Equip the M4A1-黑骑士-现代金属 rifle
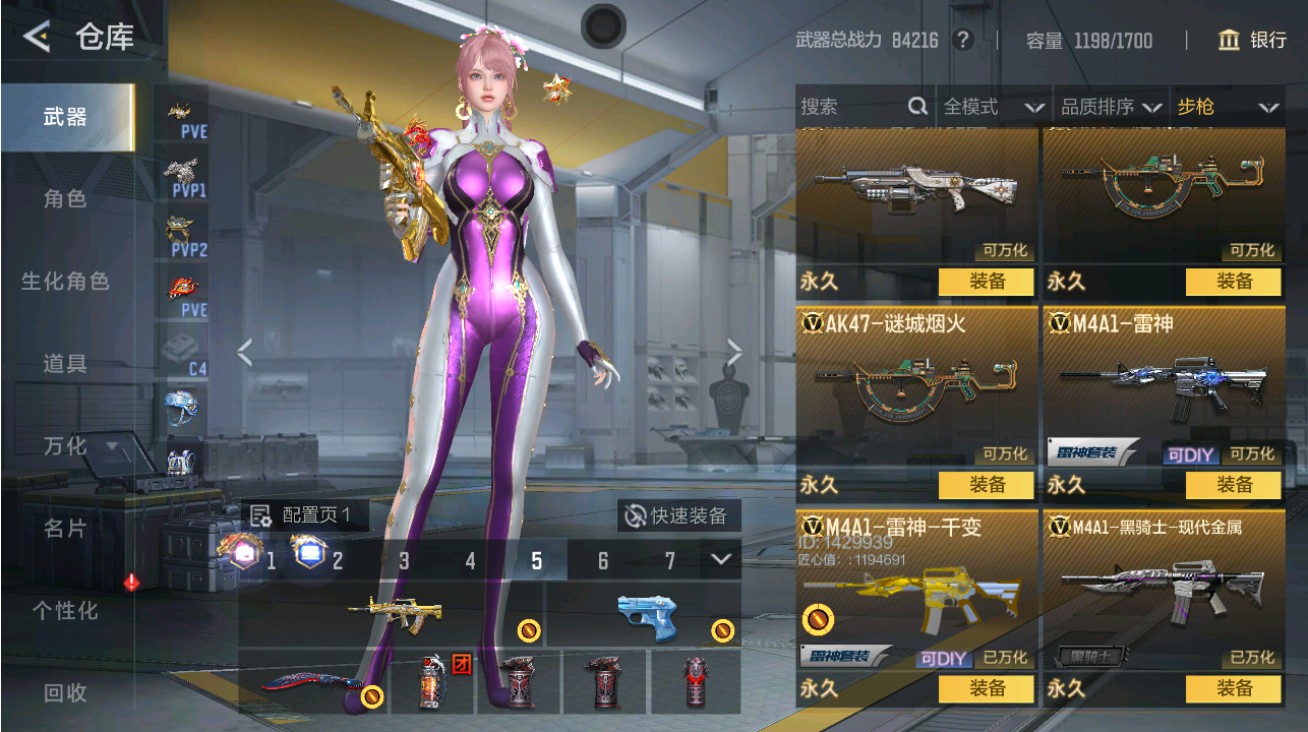Screen dimensions: 1308x732 click(x=1233, y=688)
